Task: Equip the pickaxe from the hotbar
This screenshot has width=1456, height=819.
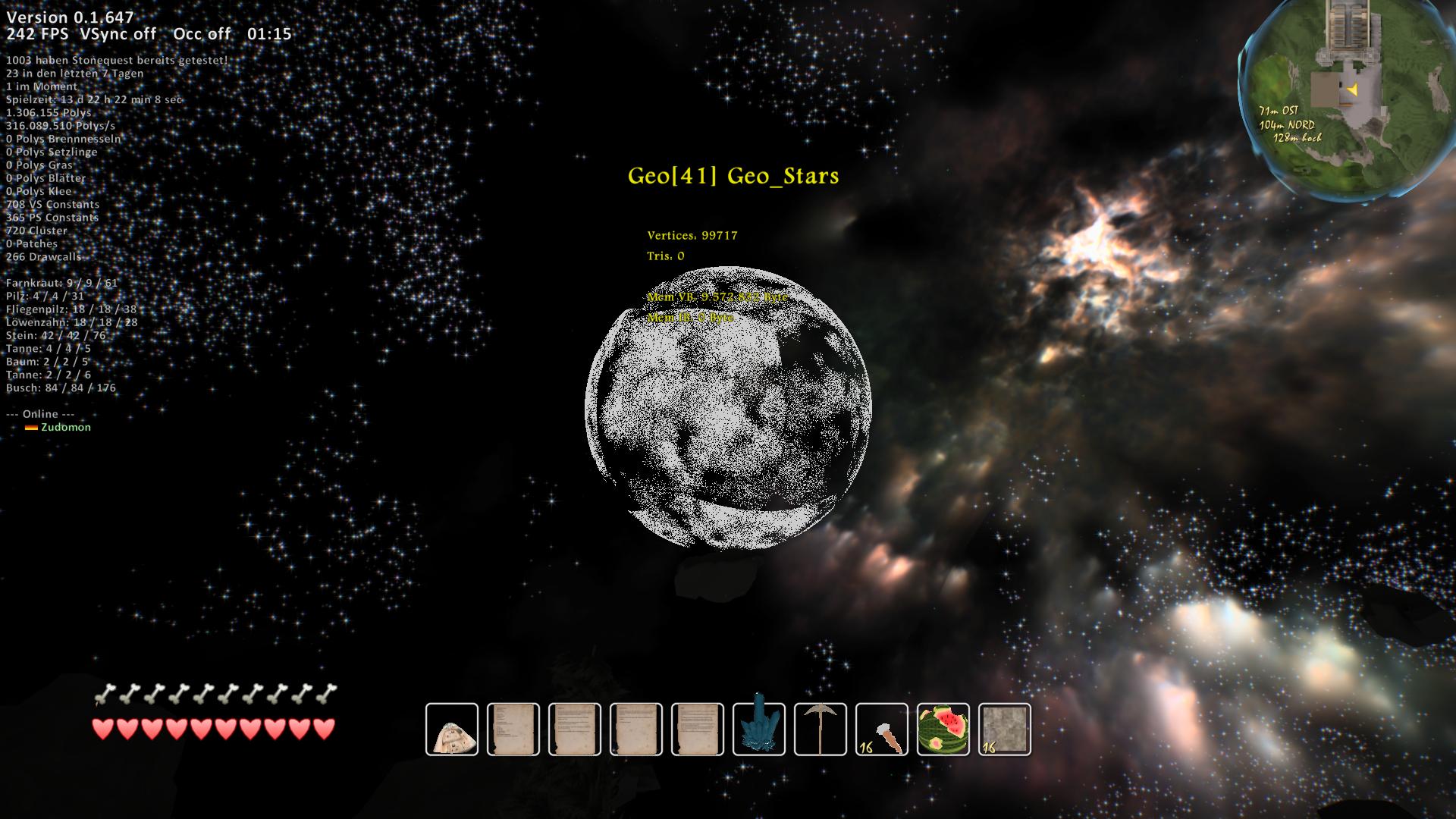Action: pos(821,729)
